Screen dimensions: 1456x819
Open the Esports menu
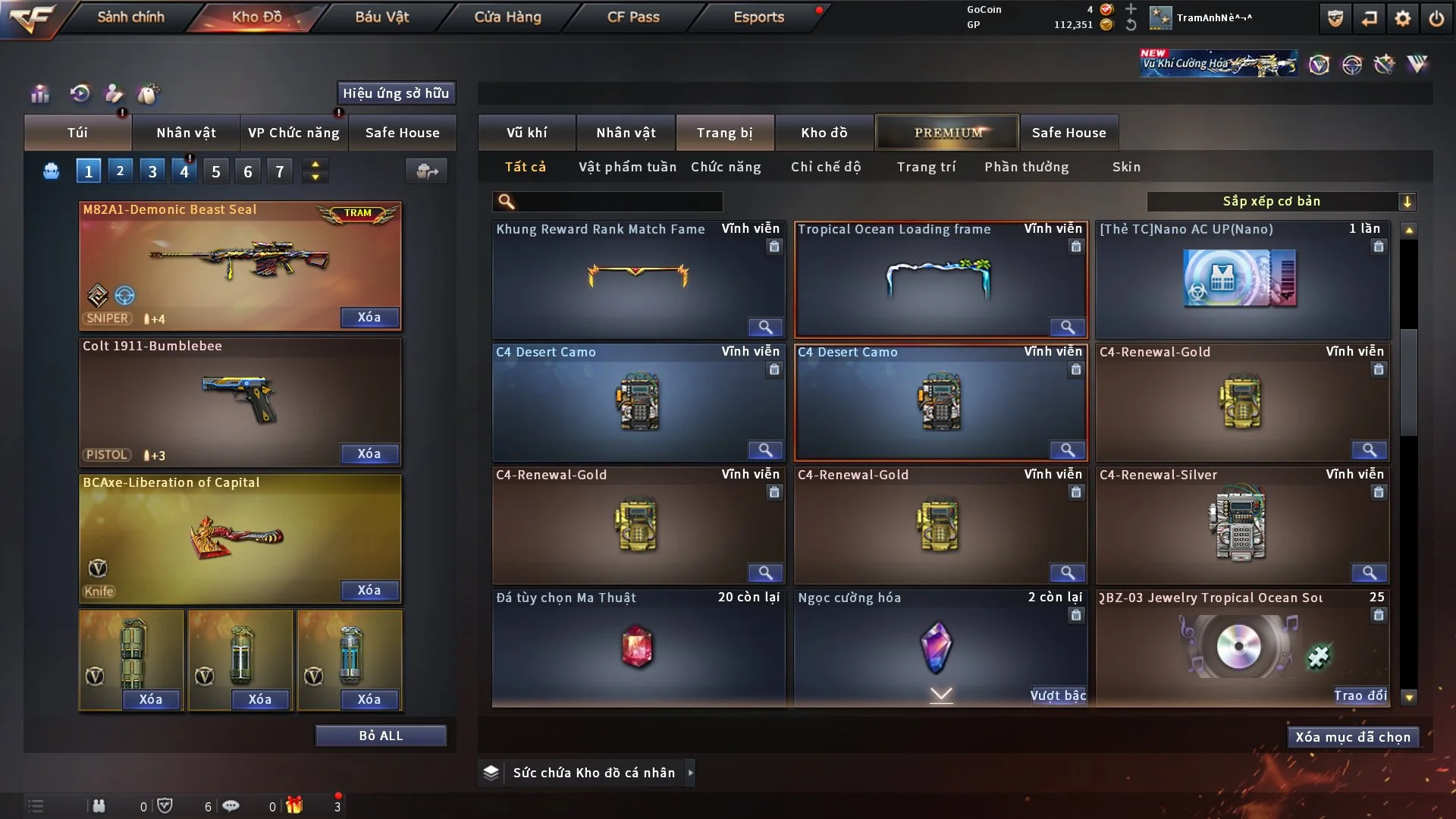[758, 17]
